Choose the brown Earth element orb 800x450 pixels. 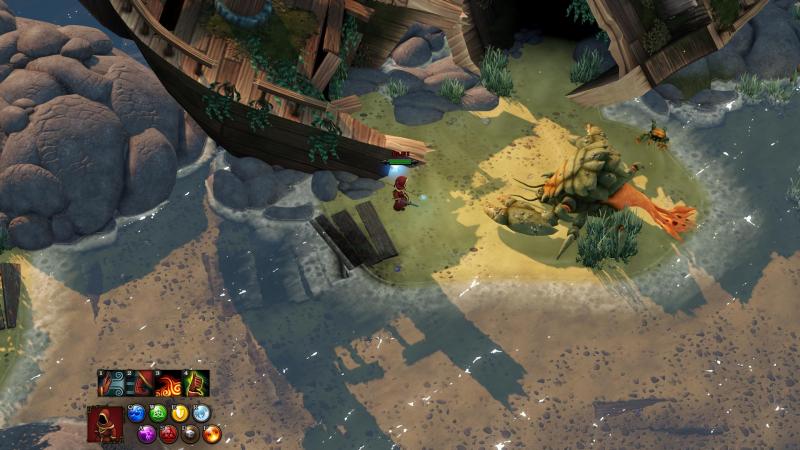pyautogui.click(x=190, y=433)
